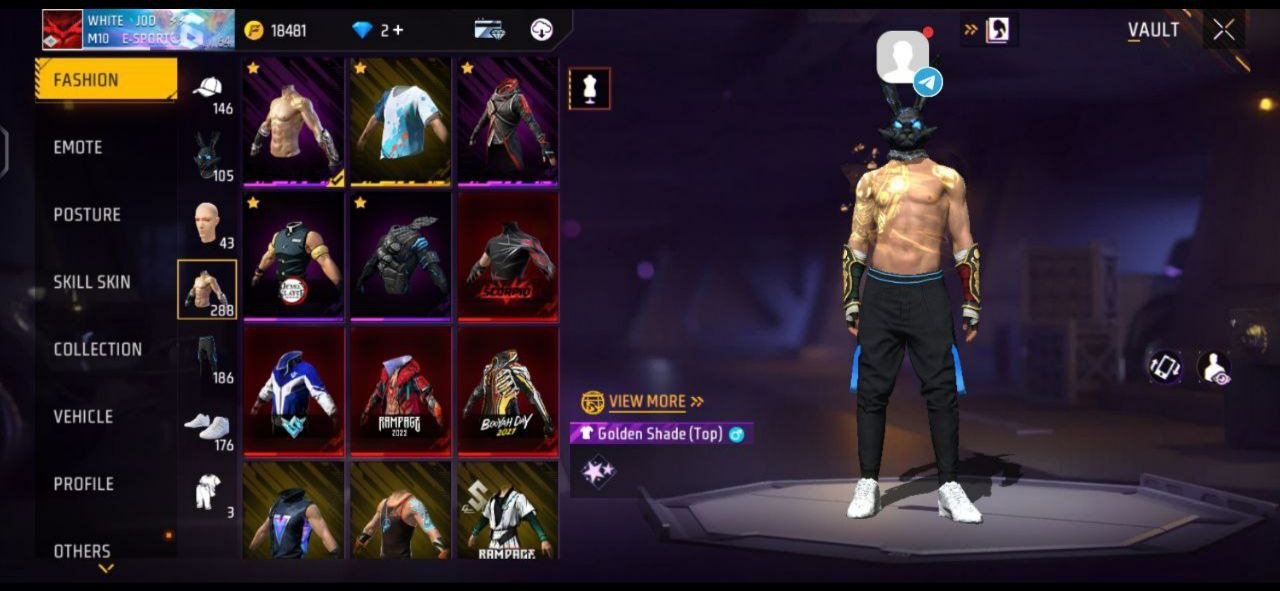
Task: Toggle the mannequin preview button
Action: (x=589, y=88)
